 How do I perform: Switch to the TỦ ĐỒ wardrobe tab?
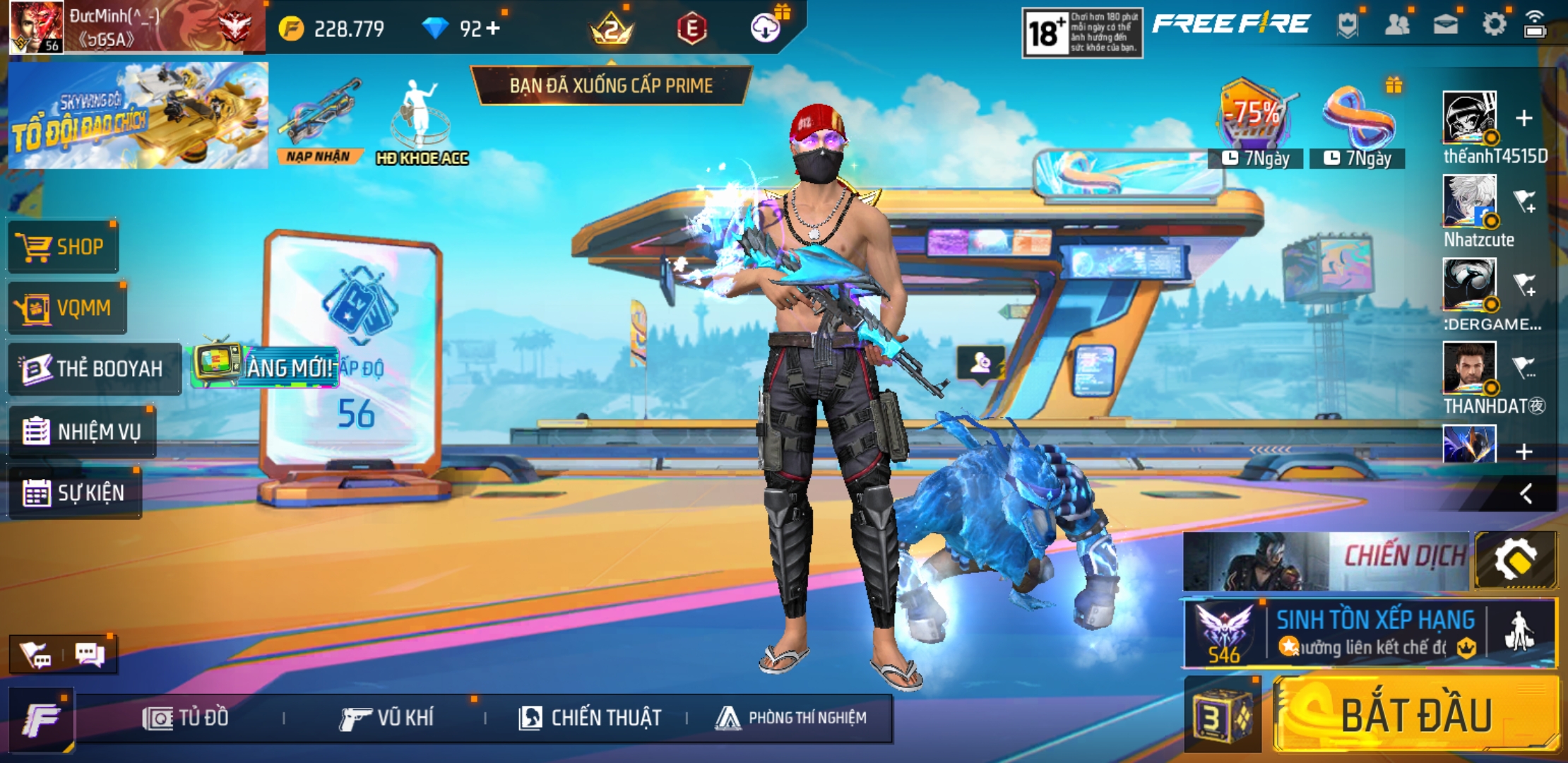(x=186, y=718)
